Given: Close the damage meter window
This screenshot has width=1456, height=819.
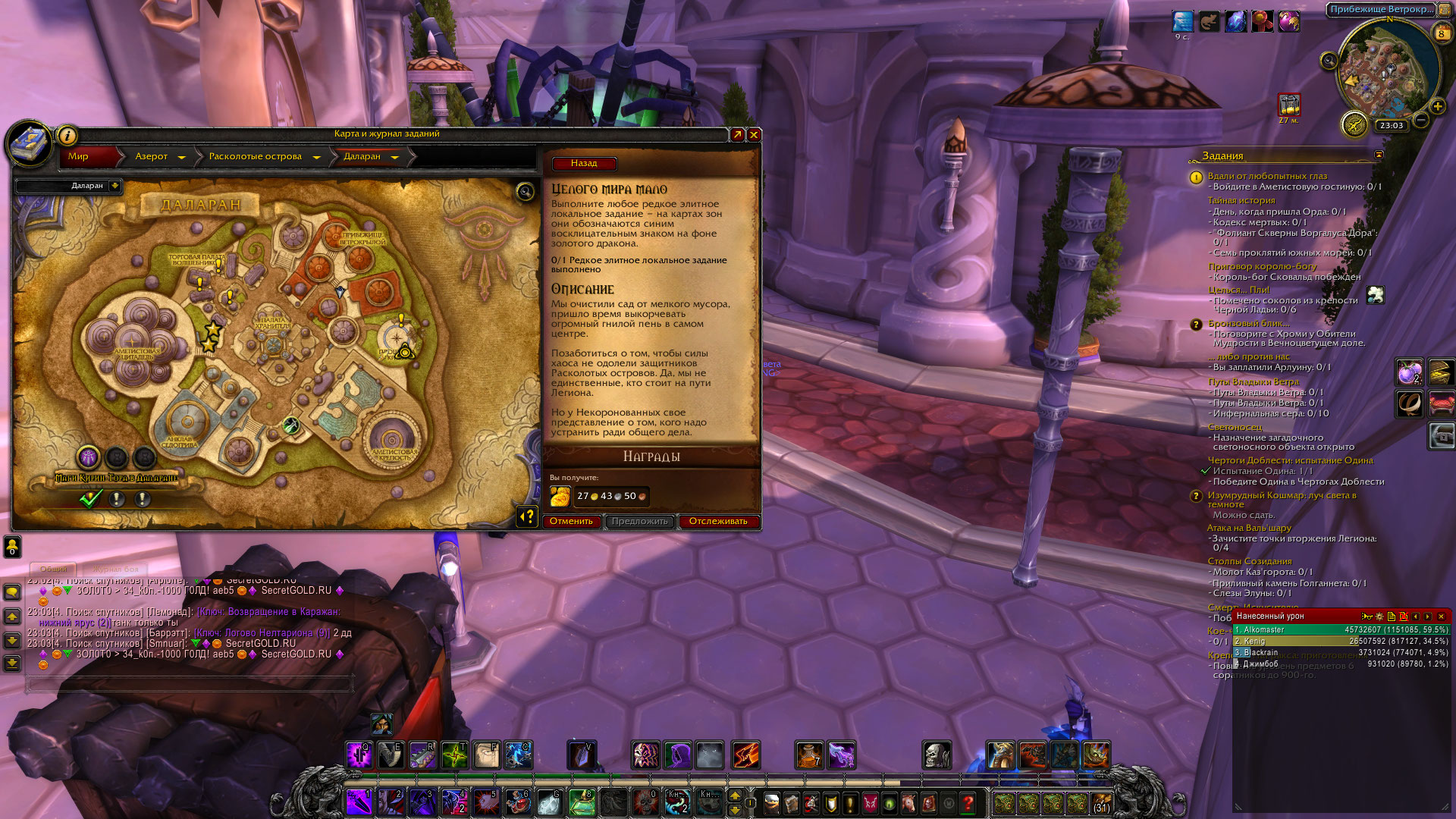Looking at the screenshot, I should pyautogui.click(x=1442, y=617).
